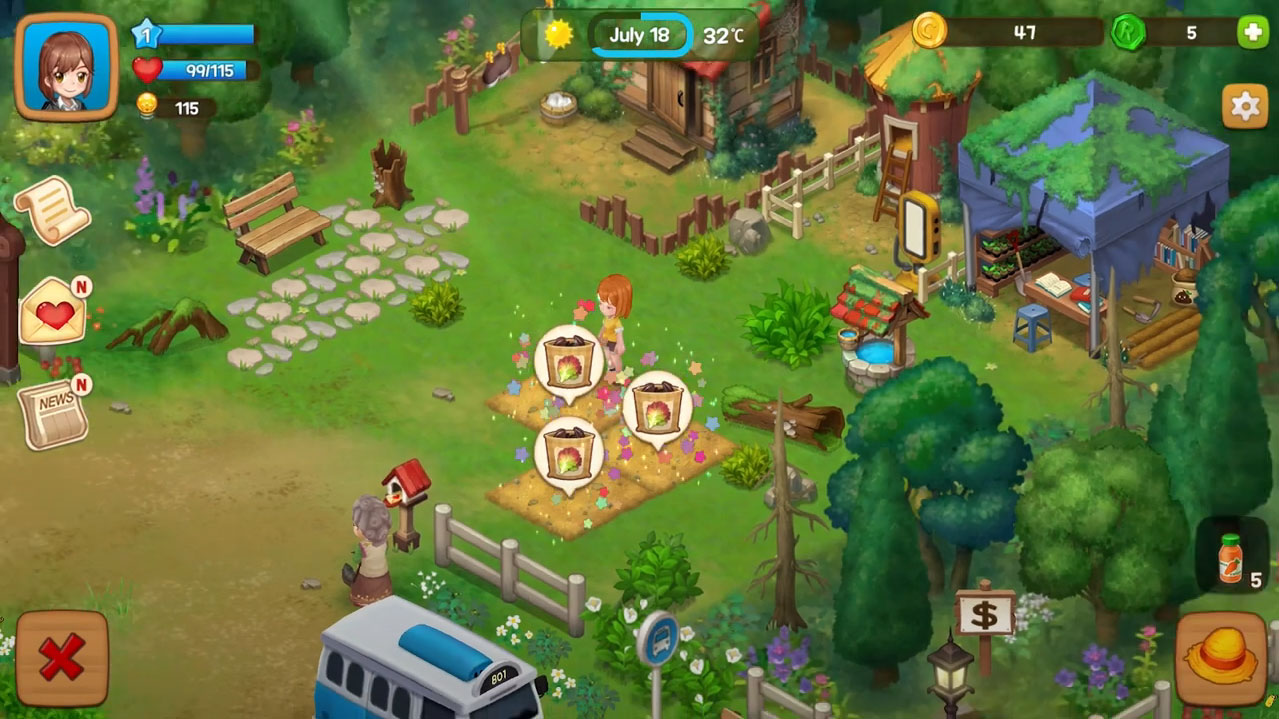The image size is (1279, 719).
Task: Open the player avatar portrait
Action: (66, 67)
